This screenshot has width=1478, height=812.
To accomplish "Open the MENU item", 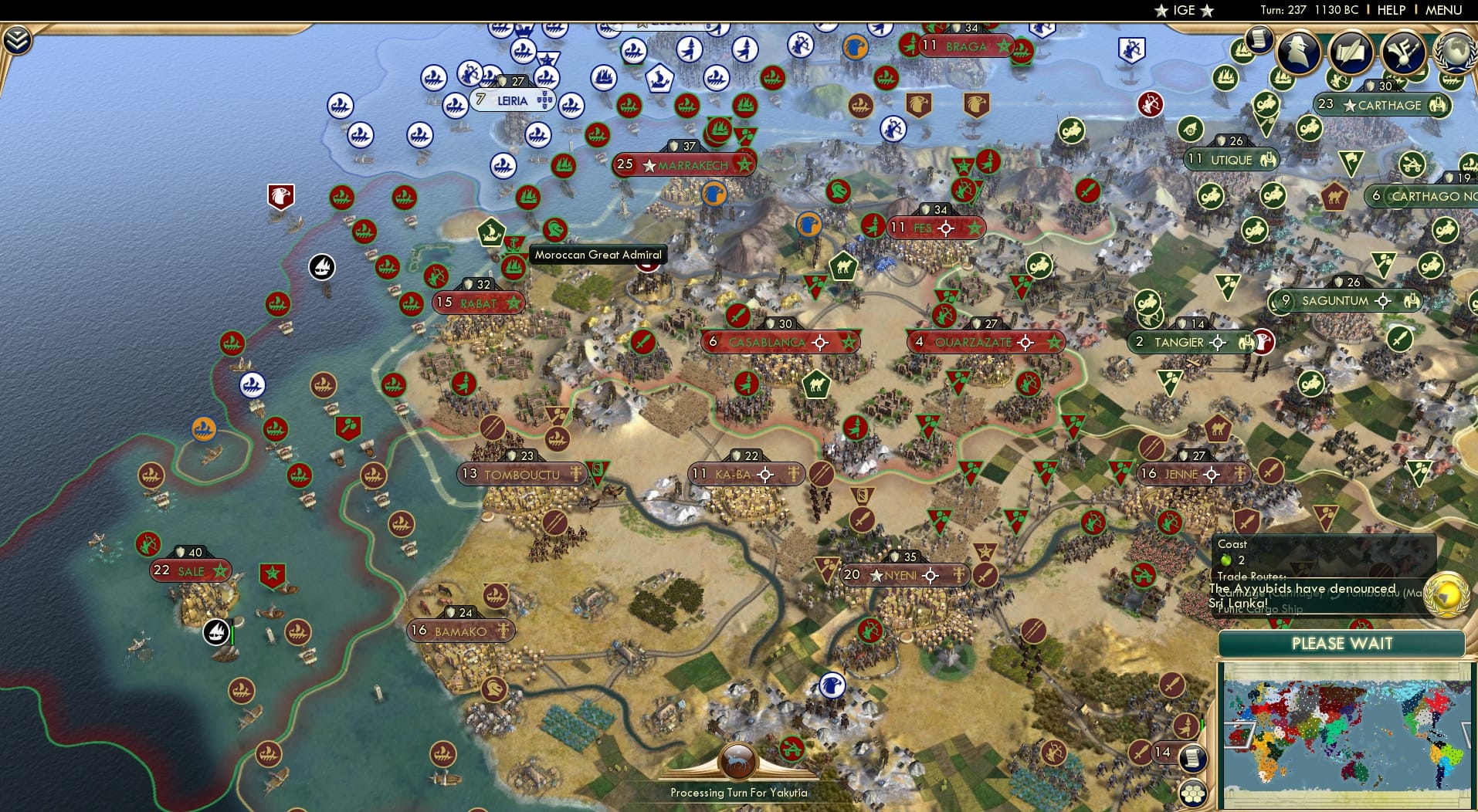I will (1443, 10).
